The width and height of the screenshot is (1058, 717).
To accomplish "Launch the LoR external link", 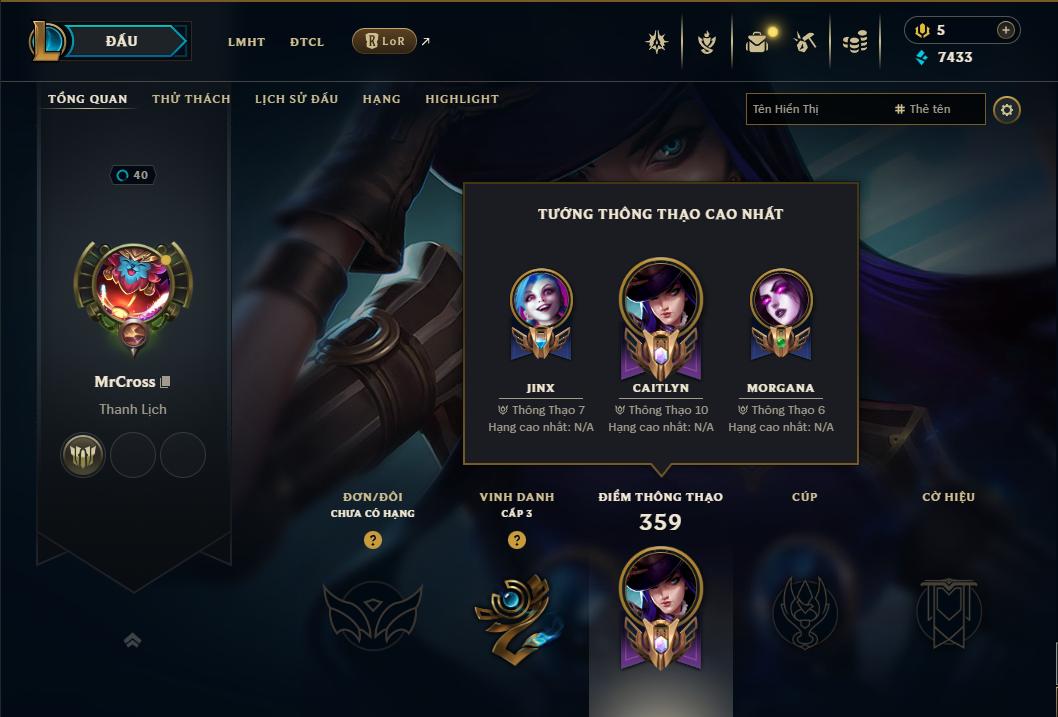I will pos(385,41).
